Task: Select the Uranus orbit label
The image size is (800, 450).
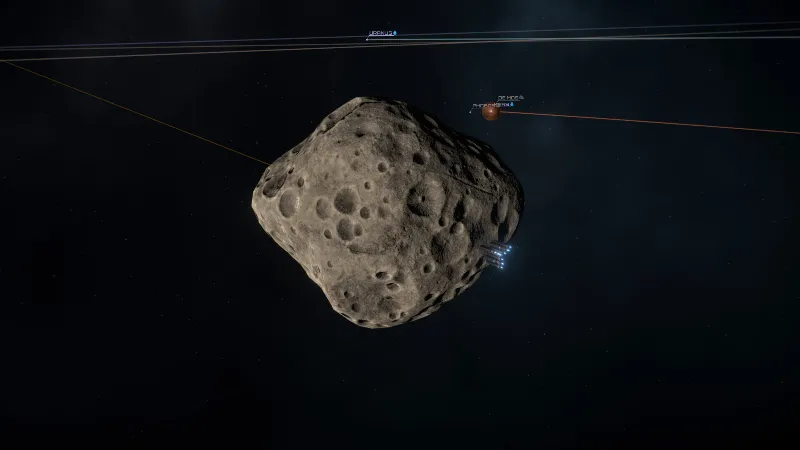Action: point(381,33)
